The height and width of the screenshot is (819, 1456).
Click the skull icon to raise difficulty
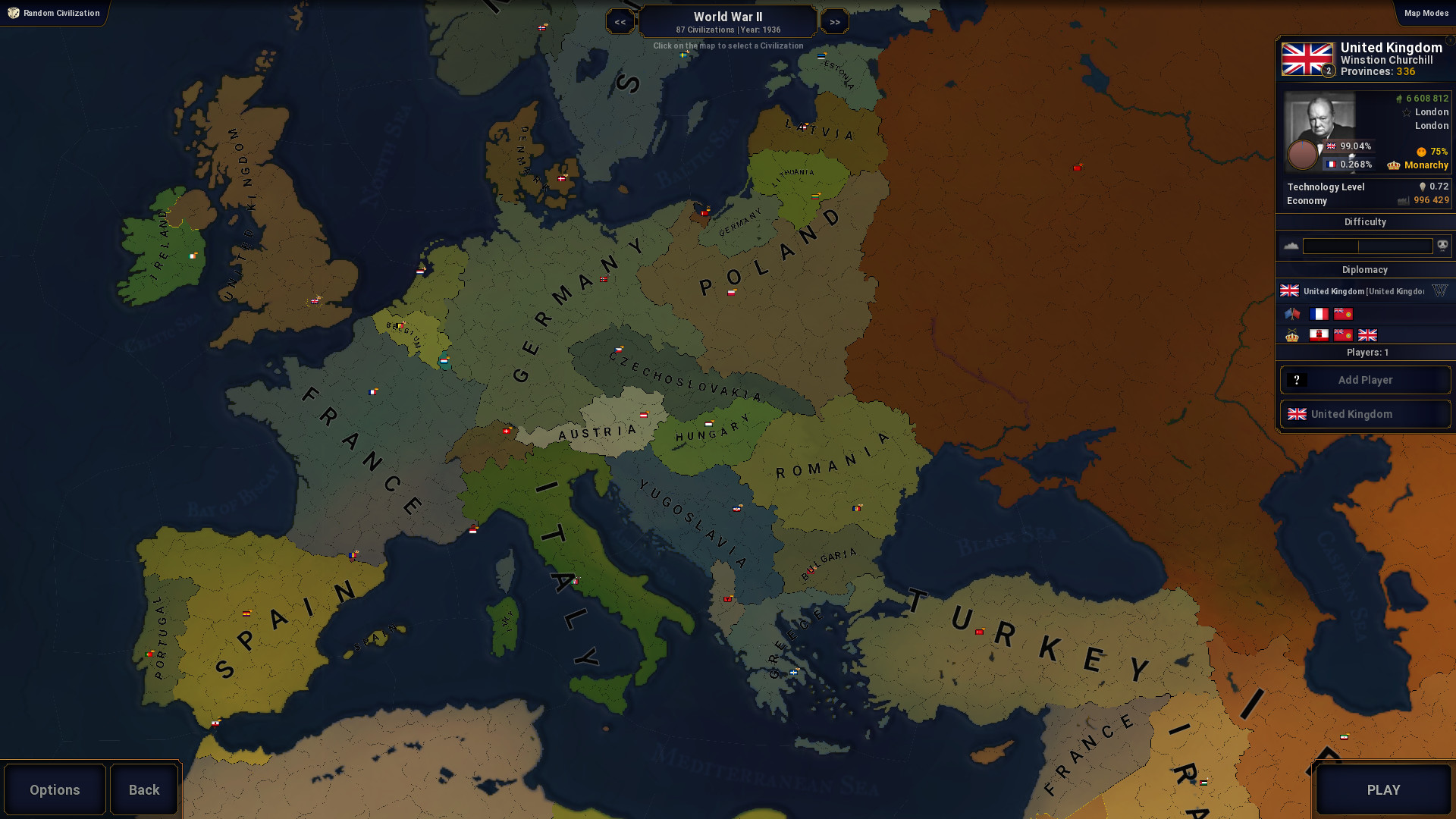1443,246
